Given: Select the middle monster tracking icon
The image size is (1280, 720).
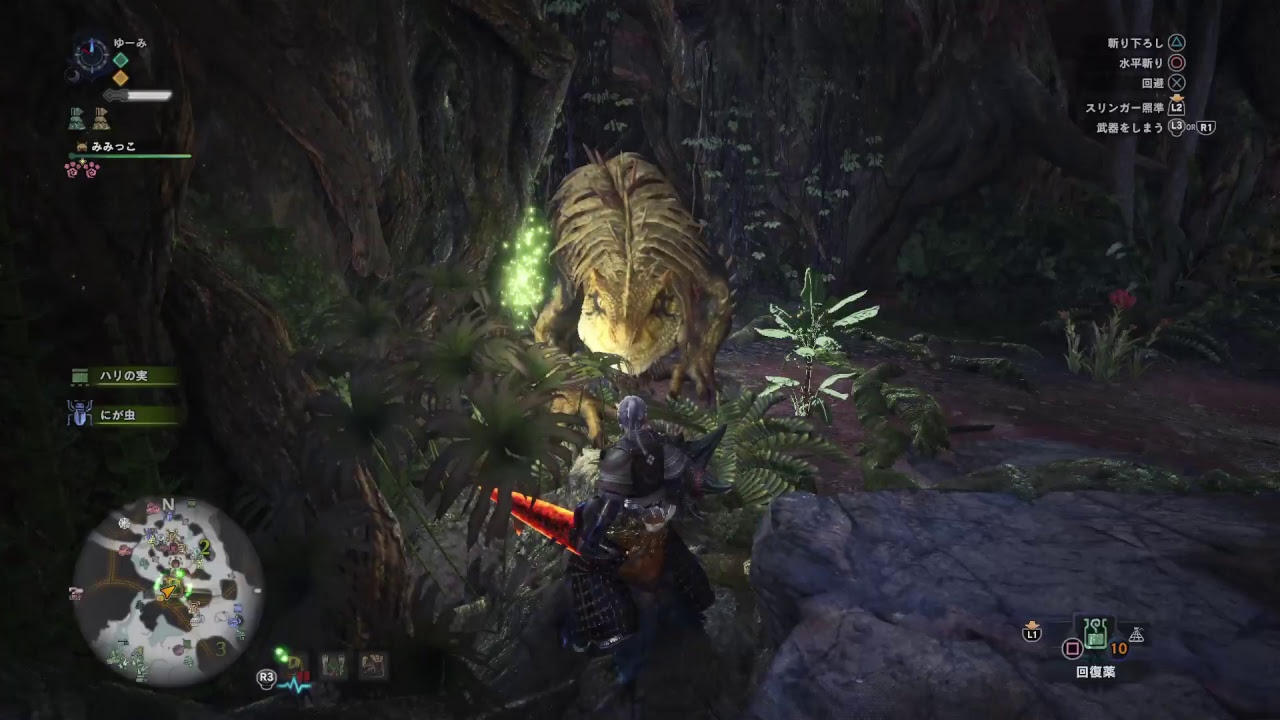Looking at the screenshot, I should coord(333,664).
